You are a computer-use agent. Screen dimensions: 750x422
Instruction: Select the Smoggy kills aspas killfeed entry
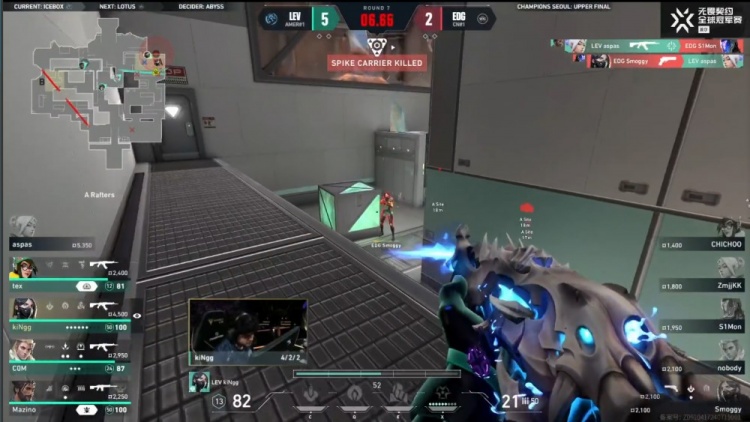click(x=654, y=61)
